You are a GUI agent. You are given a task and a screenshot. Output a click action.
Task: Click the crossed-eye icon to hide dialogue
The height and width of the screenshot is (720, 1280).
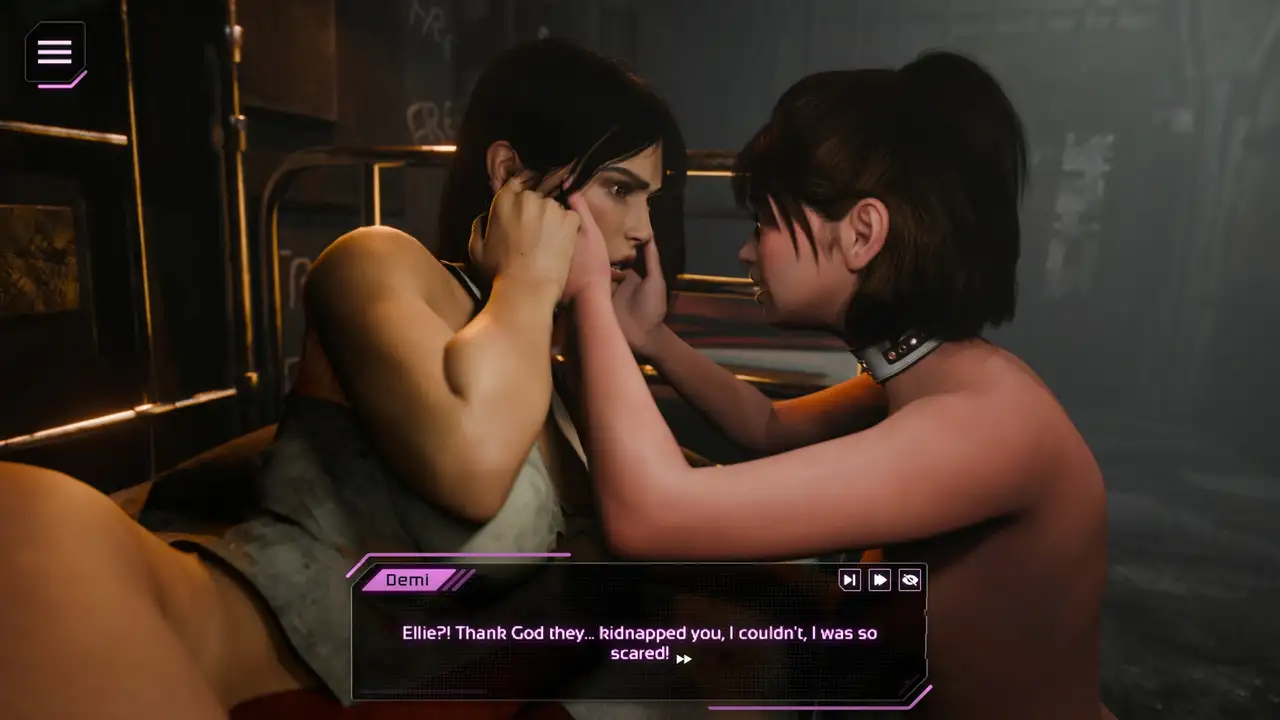coord(909,580)
